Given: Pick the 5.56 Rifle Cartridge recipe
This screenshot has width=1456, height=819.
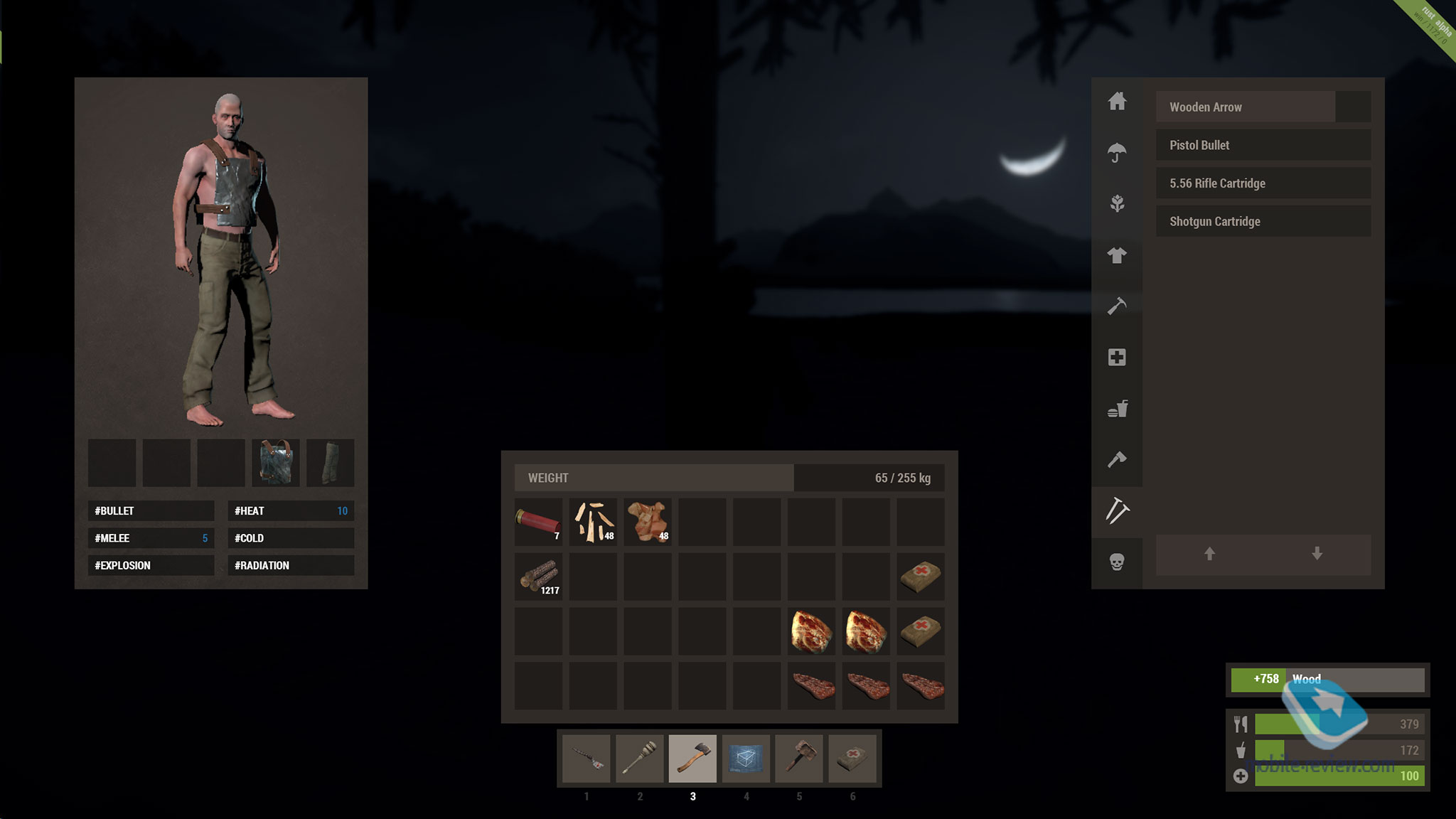Looking at the screenshot, I should click(1263, 183).
